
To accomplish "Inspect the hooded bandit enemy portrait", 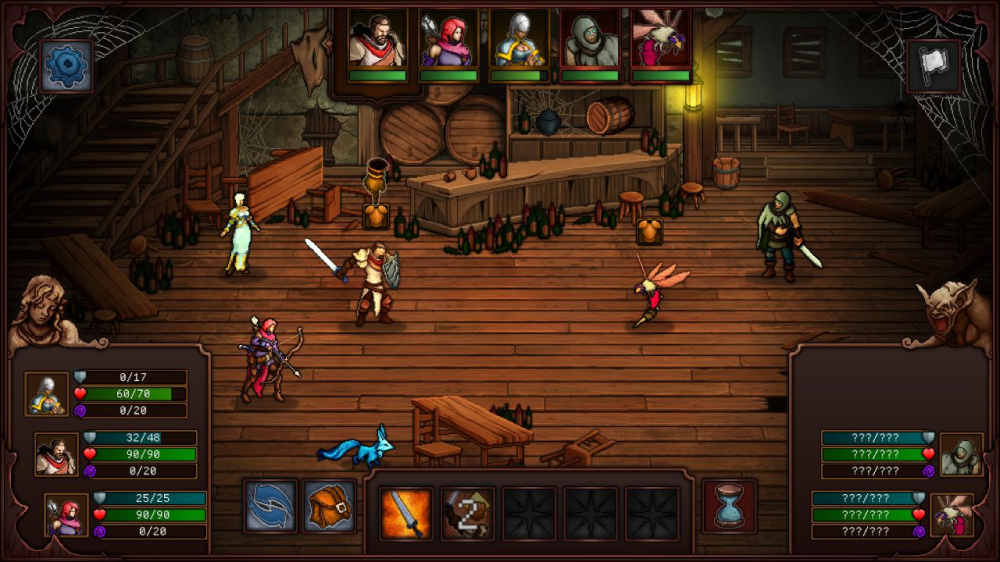I will pos(961,455).
